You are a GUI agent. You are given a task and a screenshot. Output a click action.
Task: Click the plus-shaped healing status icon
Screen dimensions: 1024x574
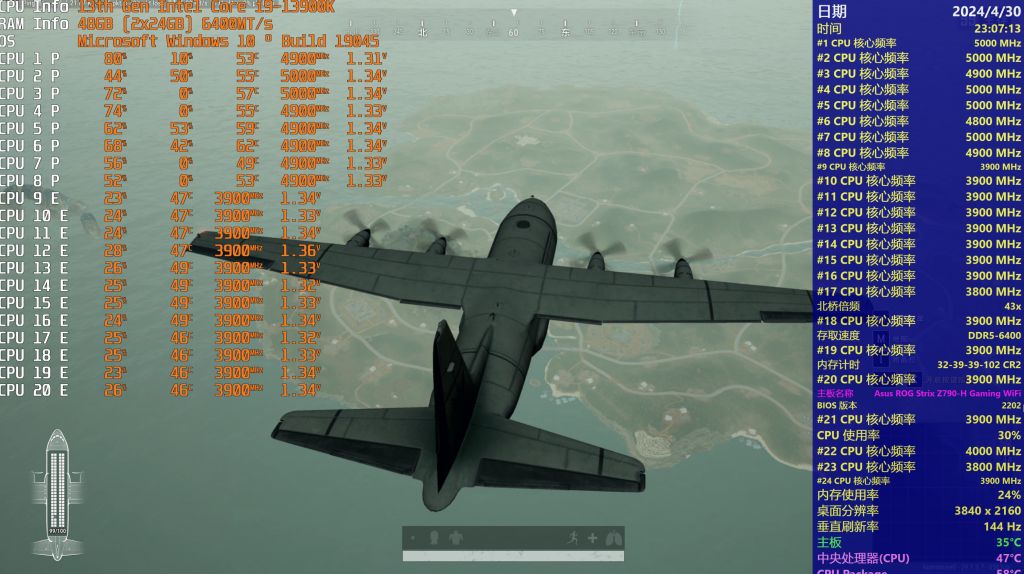[x=592, y=538]
